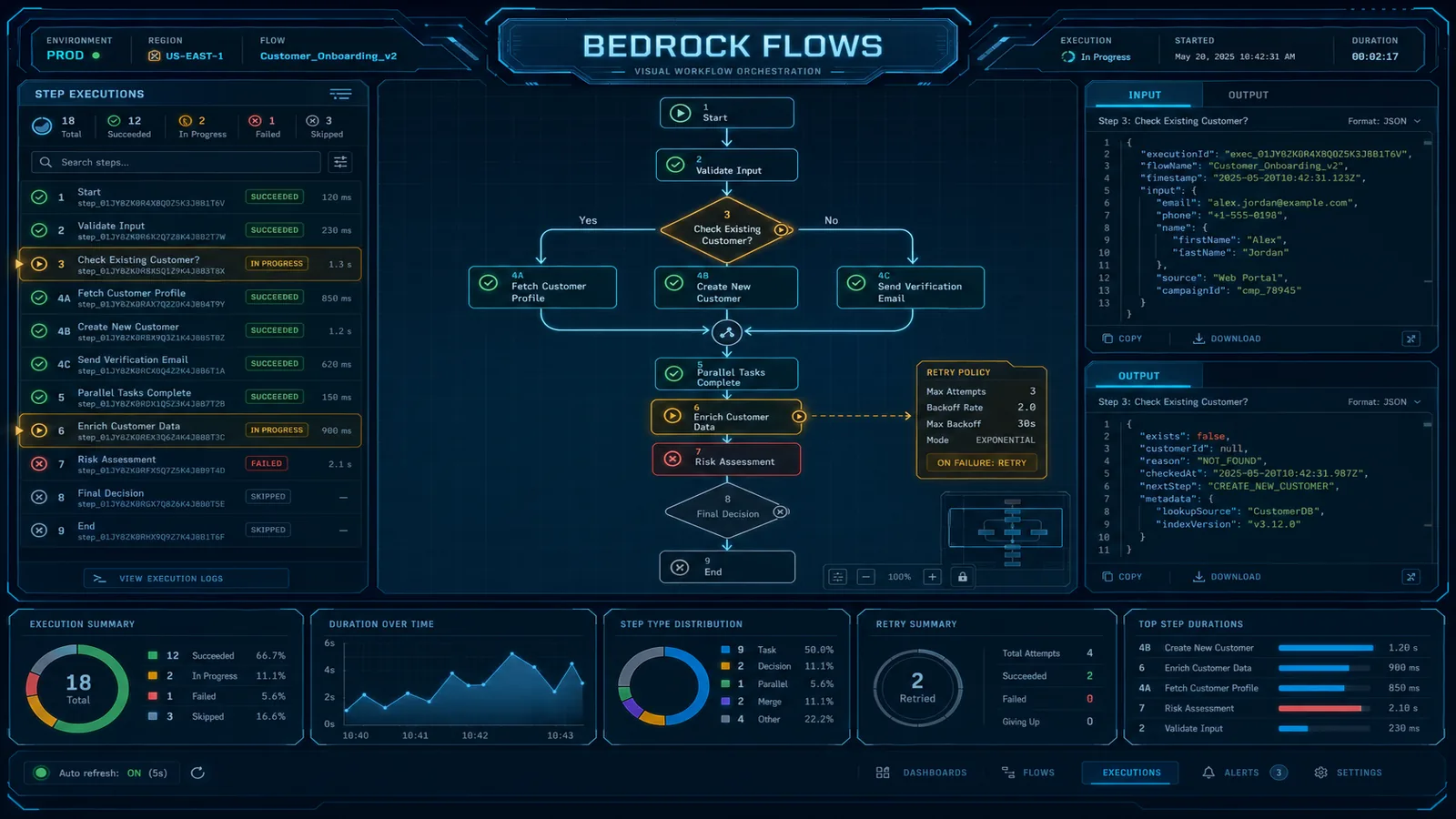1456x819 pixels.
Task: Download the Step 3 output data
Action: click(x=1226, y=576)
